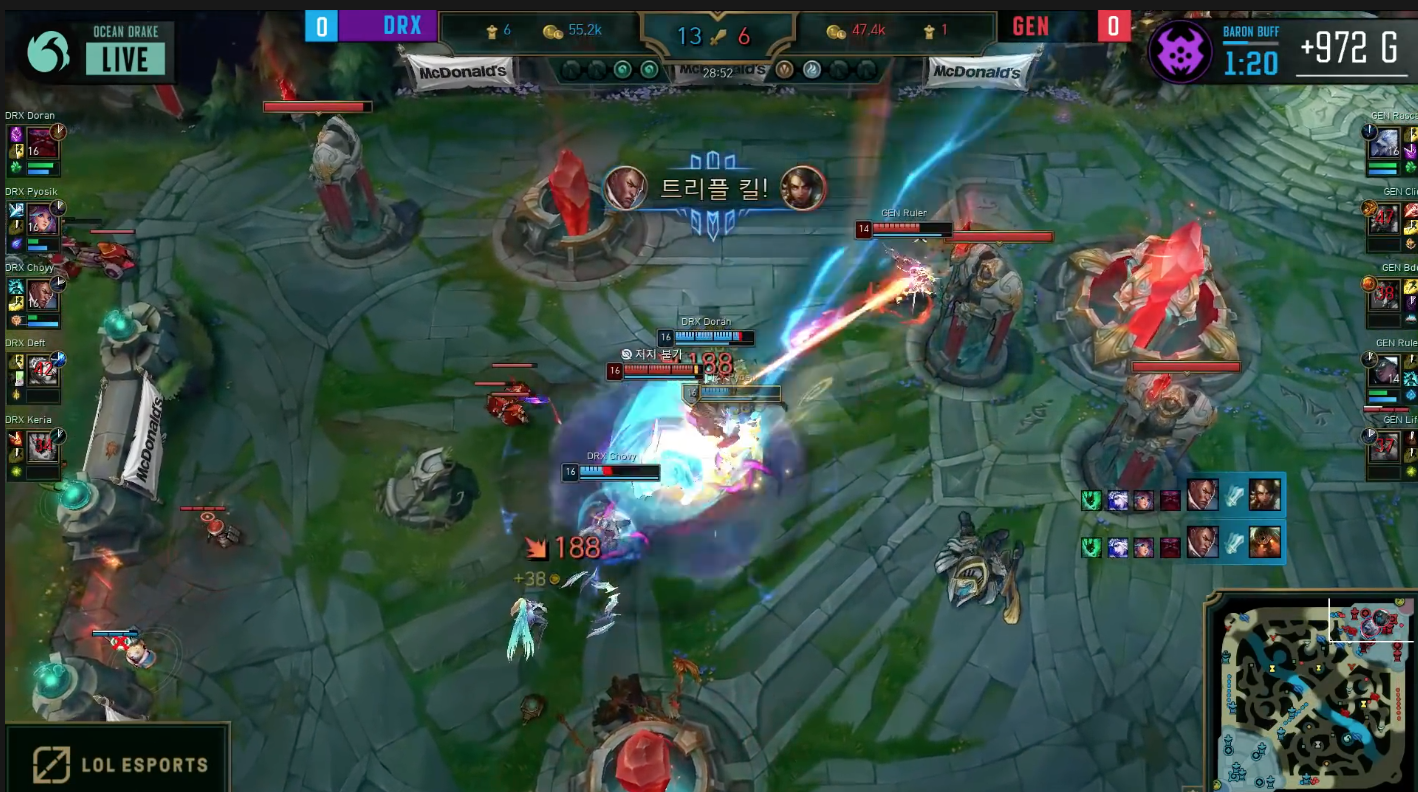
Task: Select GEN Bdd's champion portrait
Action: click(1385, 293)
